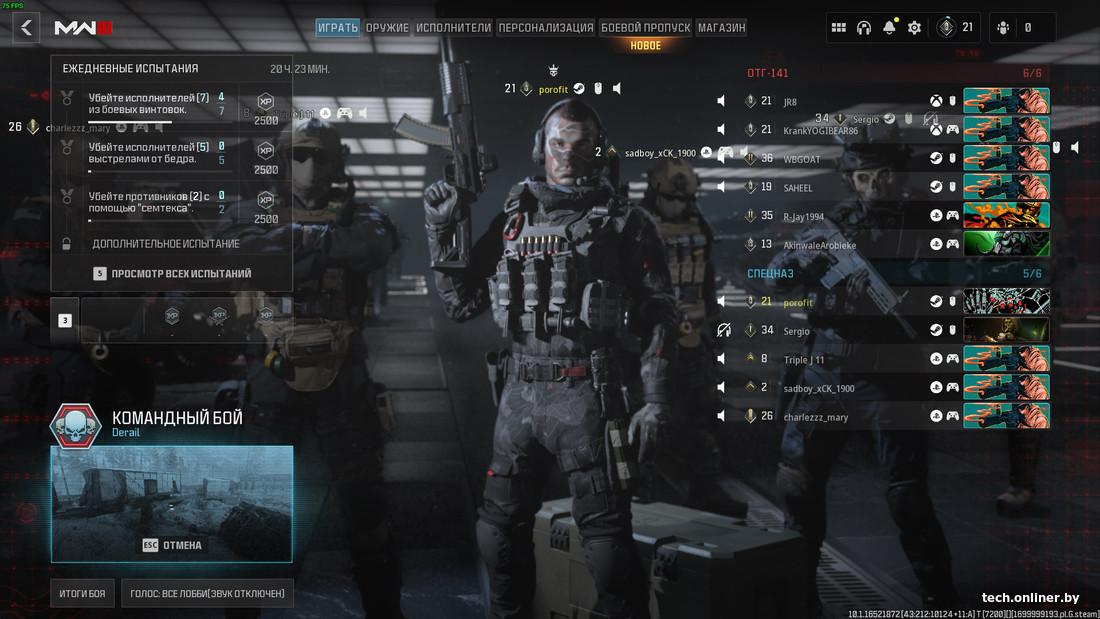Cancel matchmaking with the ОТМЕНА button
The width and height of the screenshot is (1100, 619).
pyautogui.click(x=172, y=545)
